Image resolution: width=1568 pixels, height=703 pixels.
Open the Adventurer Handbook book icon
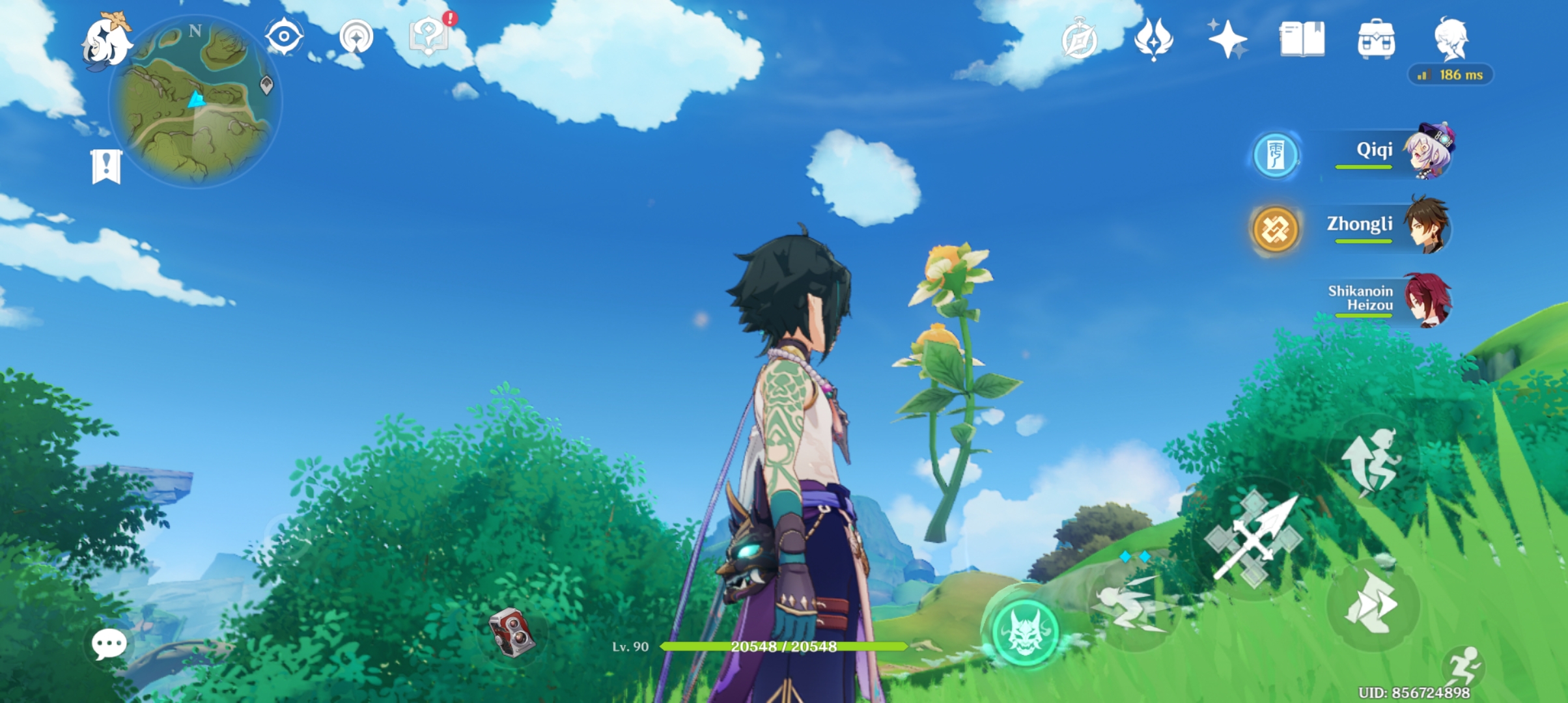tap(1302, 40)
